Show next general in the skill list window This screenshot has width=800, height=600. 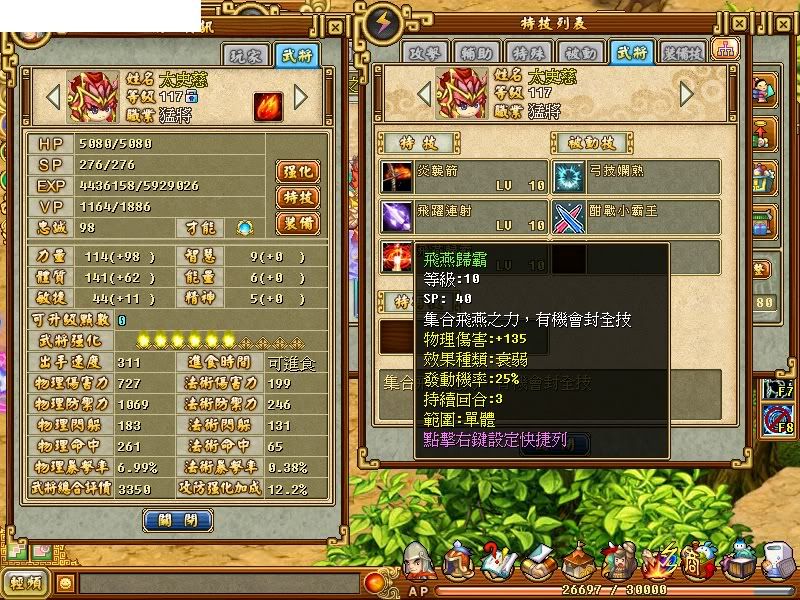tap(686, 93)
